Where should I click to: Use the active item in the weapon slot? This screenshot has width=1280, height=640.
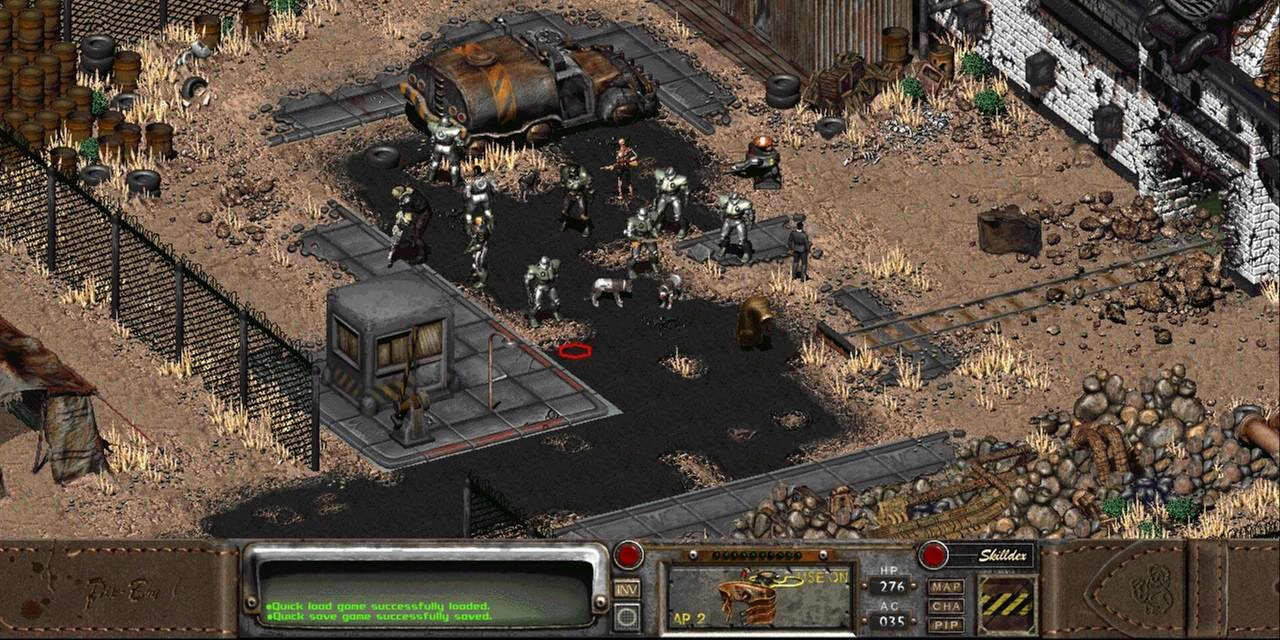tap(758, 597)
